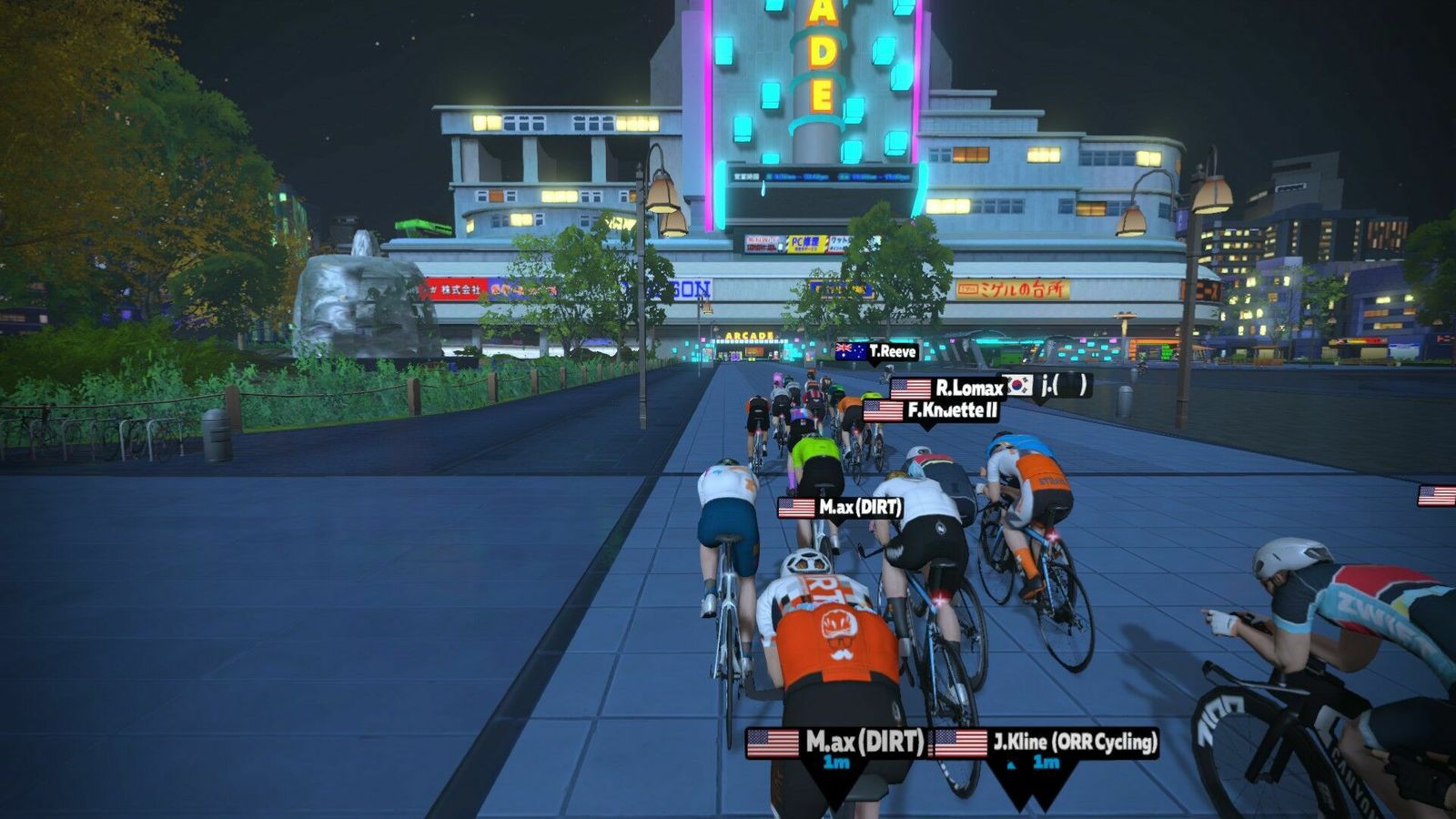The image size is (1456, 819).
Task: Select J.Kline (ORR Cycling) name tag
Action: [1046, 743]
